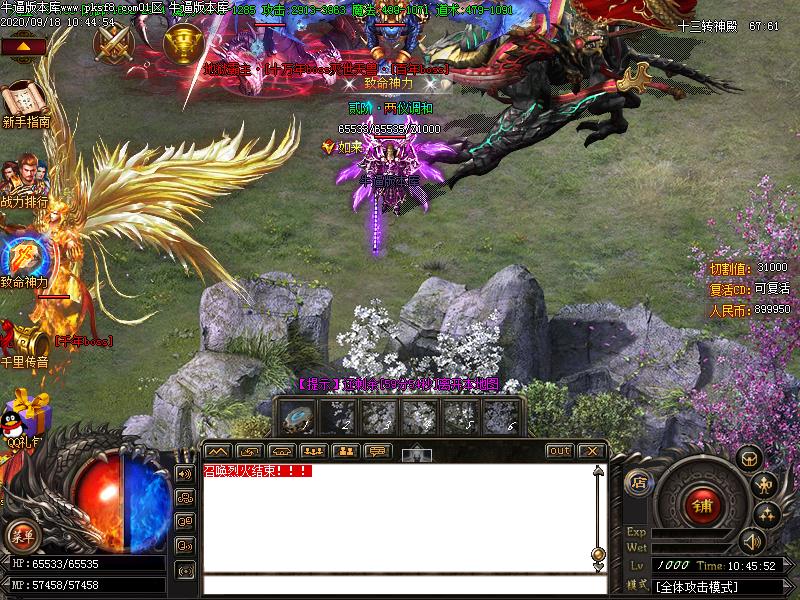This screenshot has width=800, height=600.
Task: Collapse the left icon panel with the arrow
Action: [24, 46]
